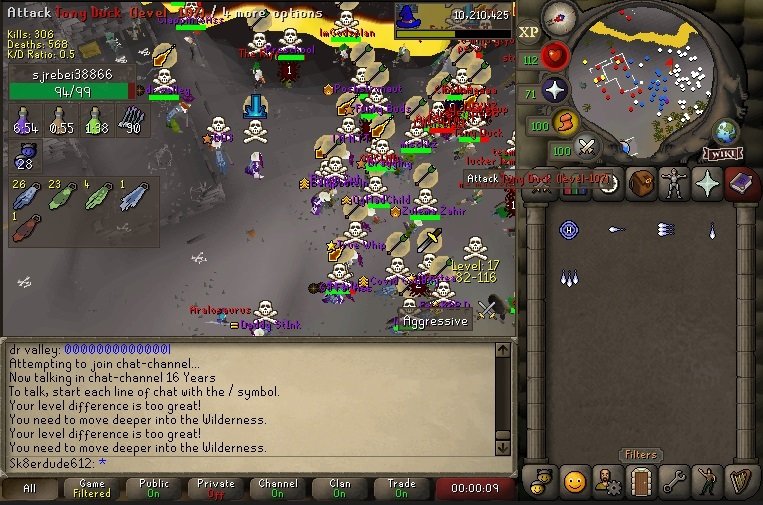The image size is (763, 505).
Task: Toggle the Public chat tab
Action: point(154,489)
